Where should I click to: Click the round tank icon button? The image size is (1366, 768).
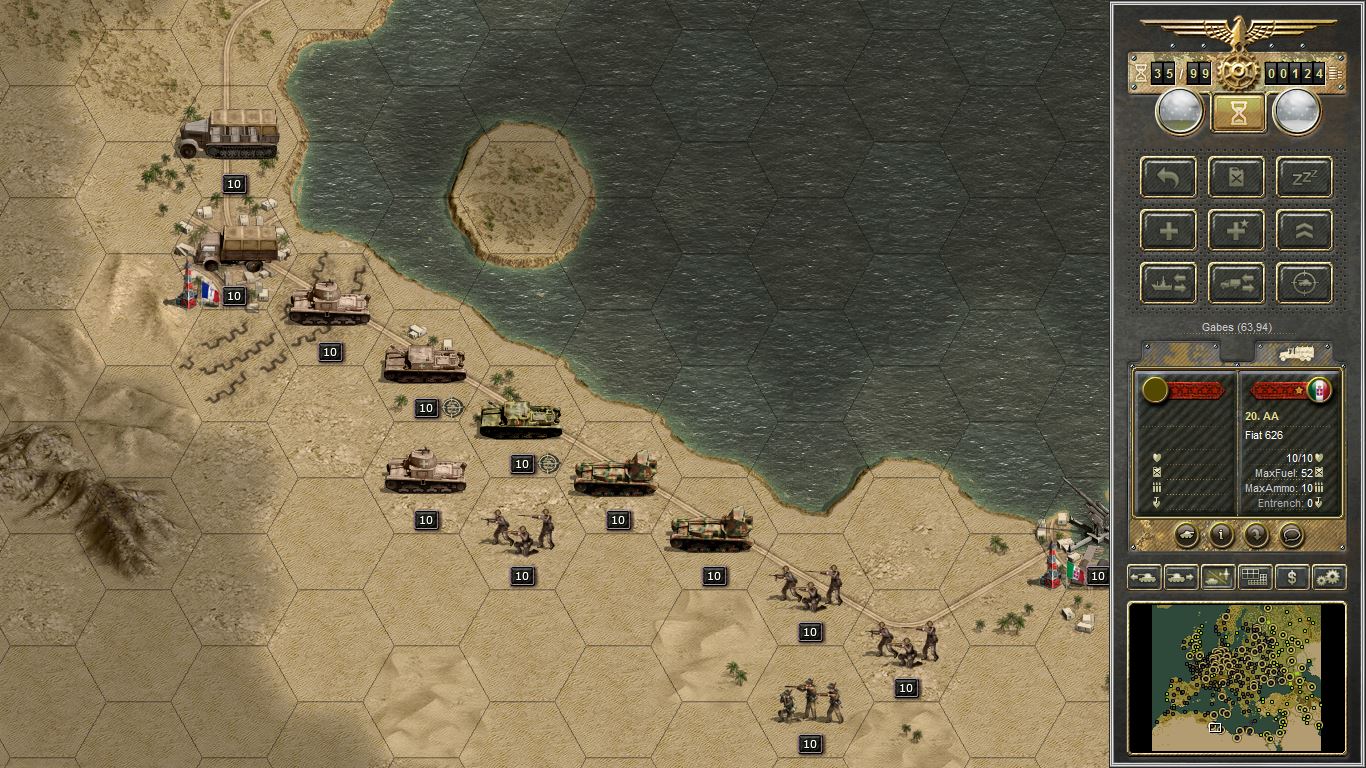[1186, 535]
